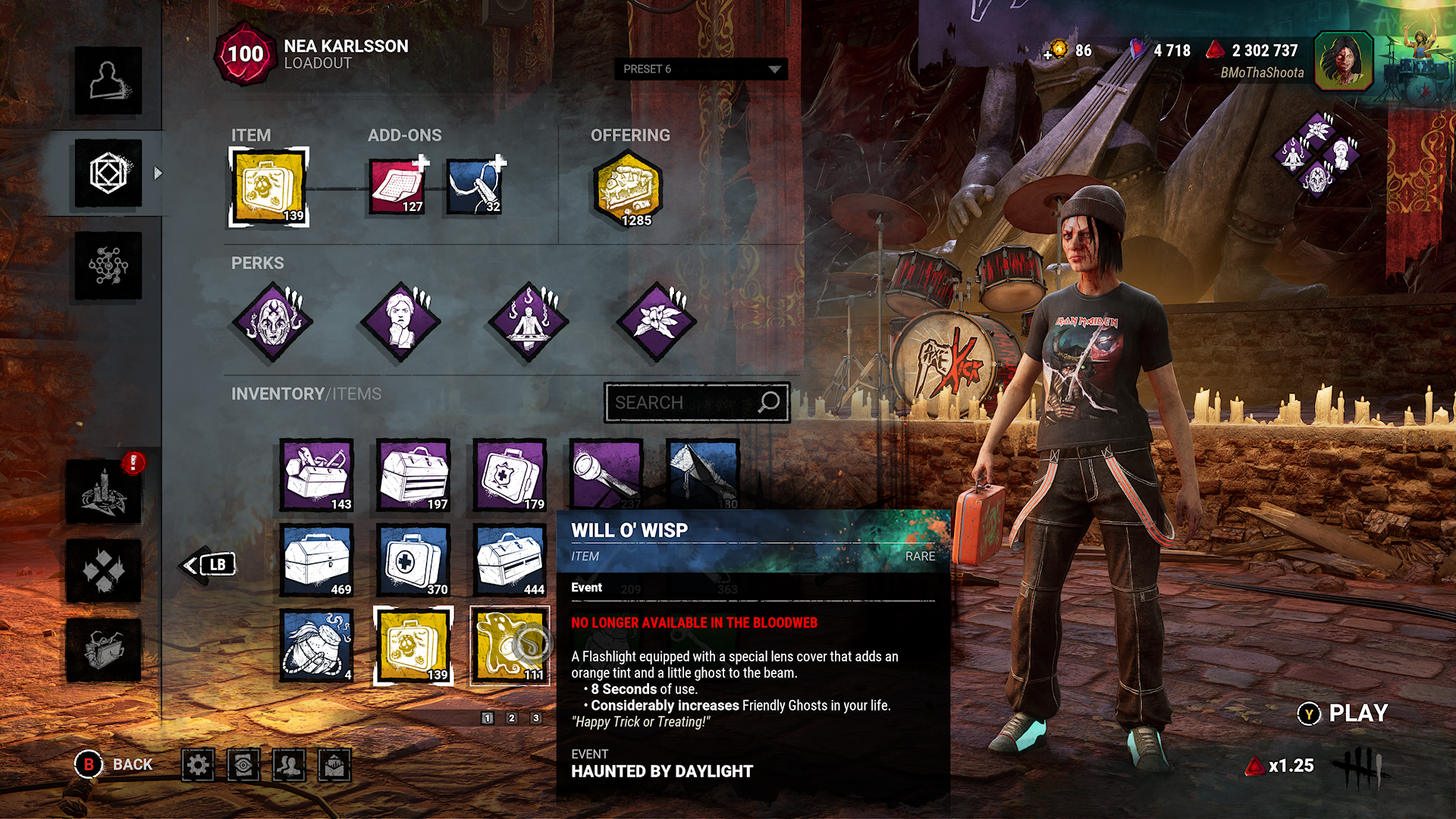Image resolution: width=1456 pixels, height=819 pixels.
Task: Choose the purple ranger medkit with 179
Action: [x=510, y=475]
